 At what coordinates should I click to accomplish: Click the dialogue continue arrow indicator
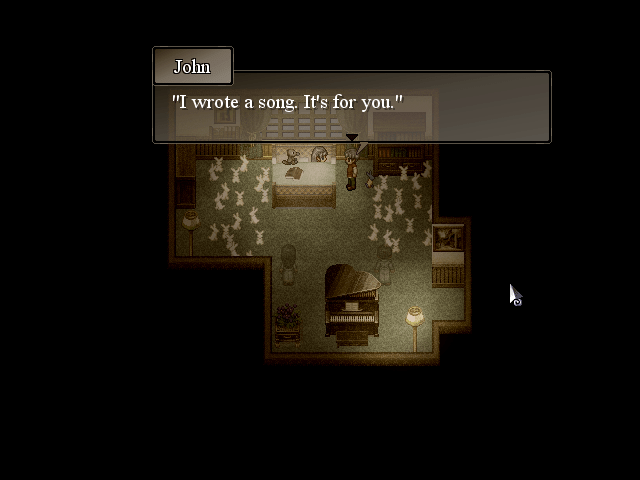tap(352, 138)
